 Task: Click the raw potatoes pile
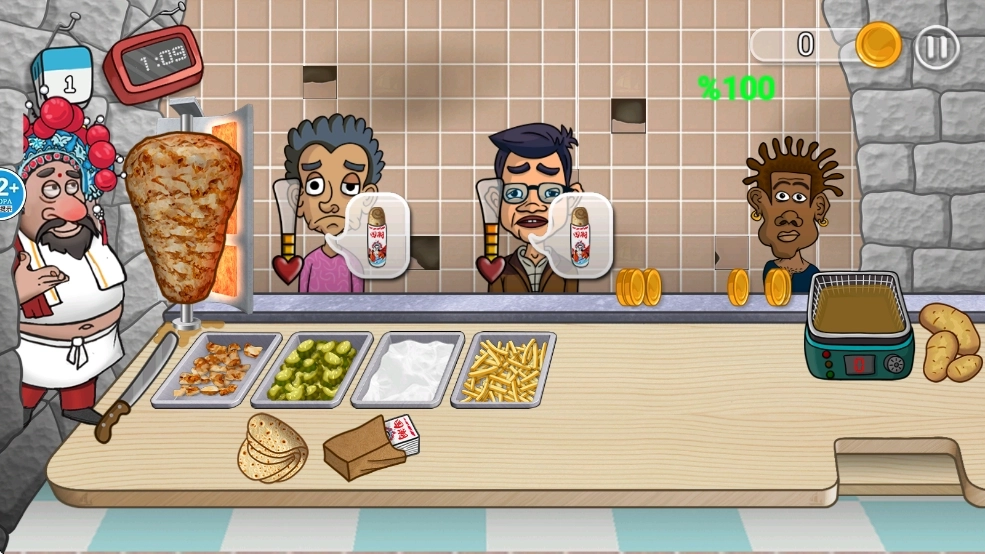[949, 341]
